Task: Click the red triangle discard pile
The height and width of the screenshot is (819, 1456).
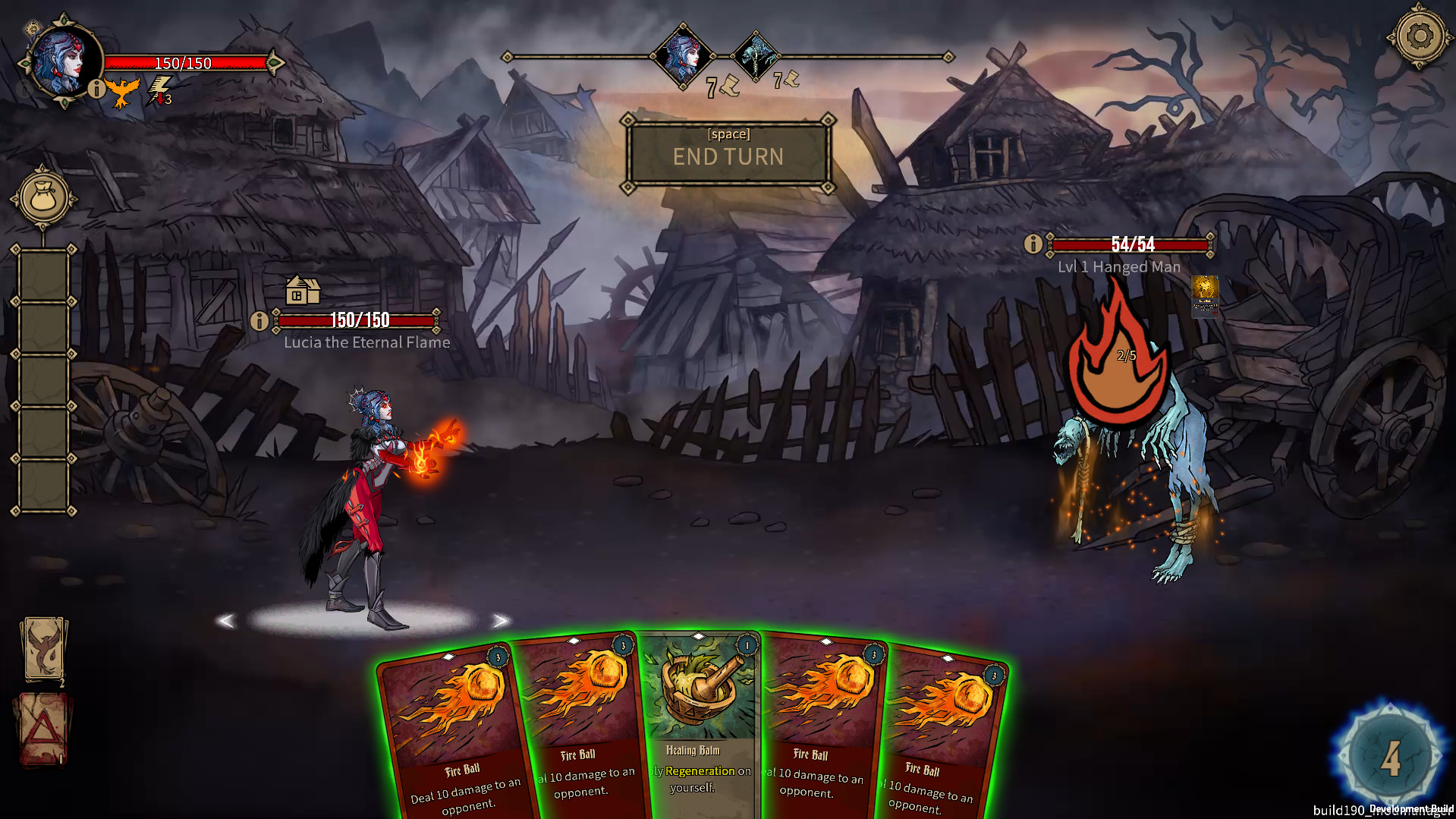Action: coord(44,726)
